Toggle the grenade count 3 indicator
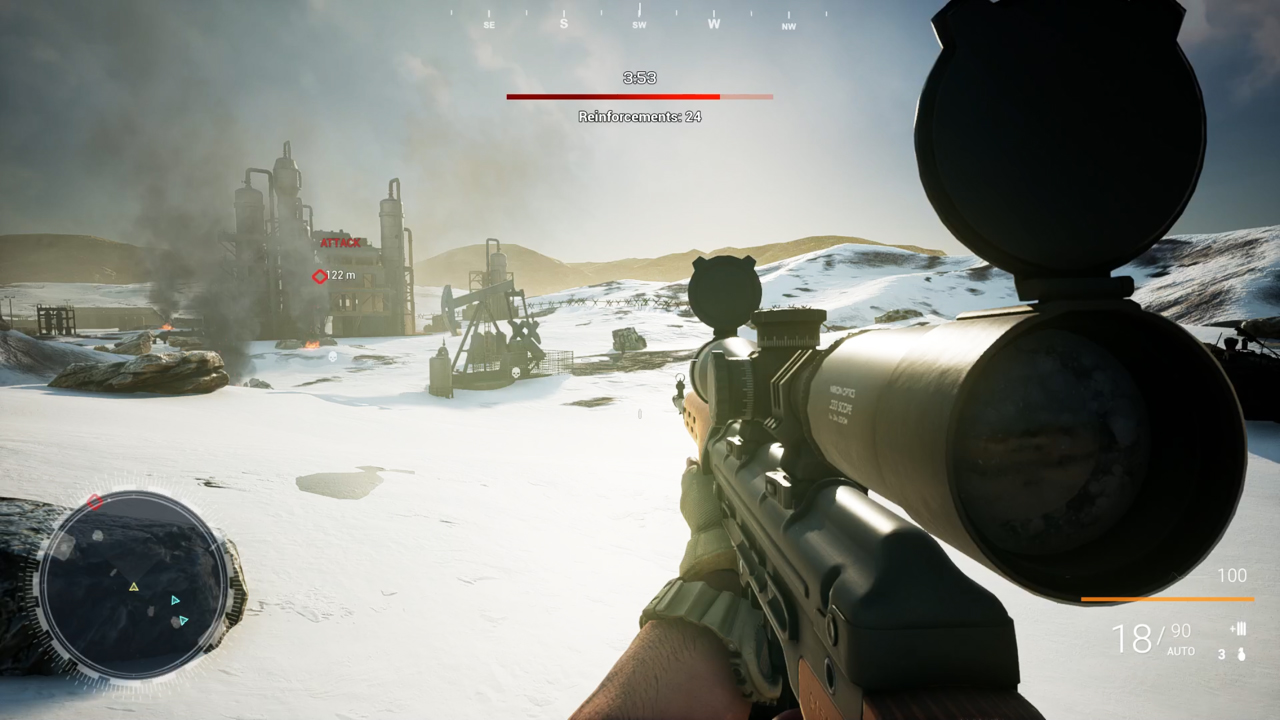 (x=1221, y=653)
